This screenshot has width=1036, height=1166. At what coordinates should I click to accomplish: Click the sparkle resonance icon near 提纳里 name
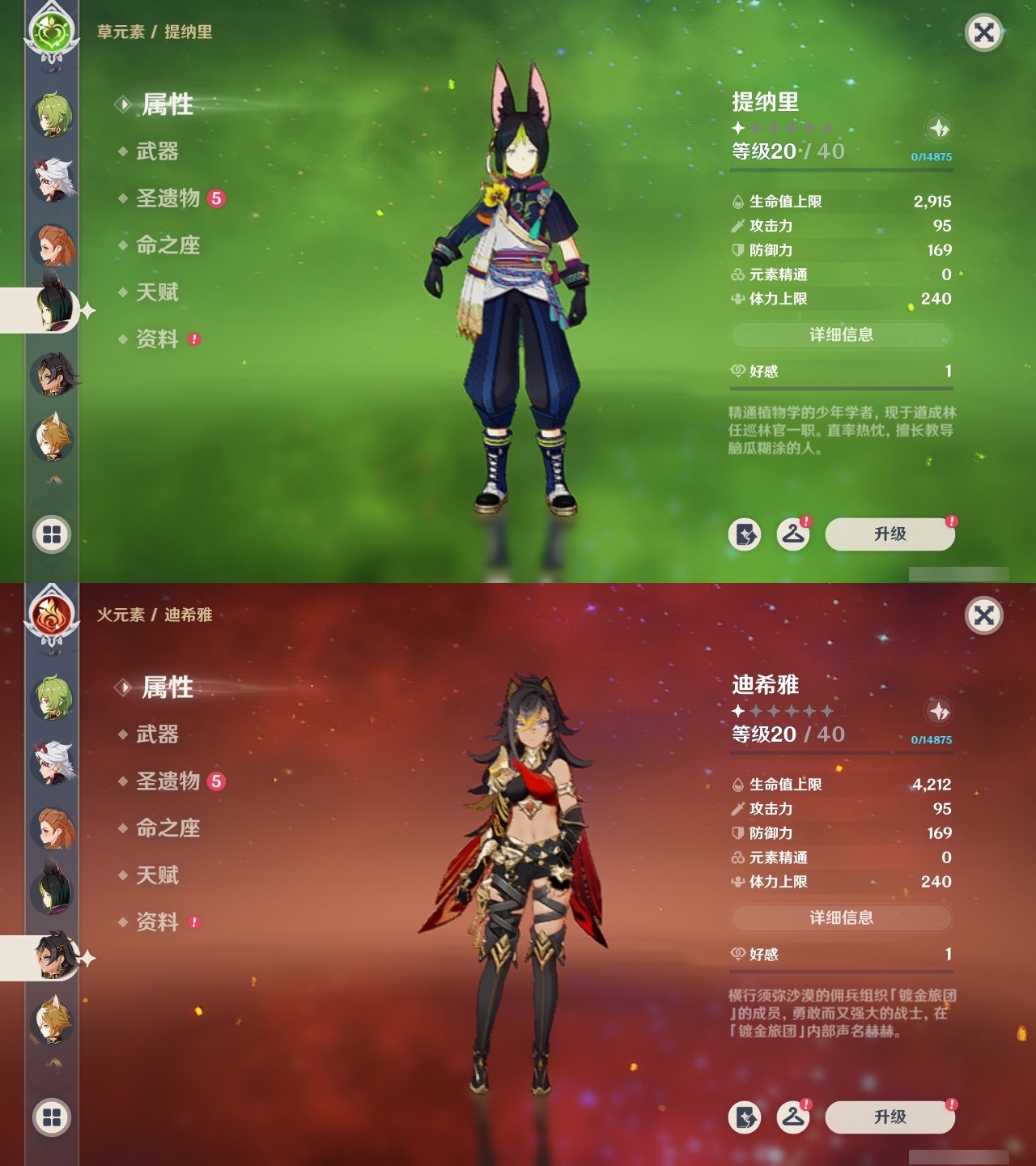938,128
